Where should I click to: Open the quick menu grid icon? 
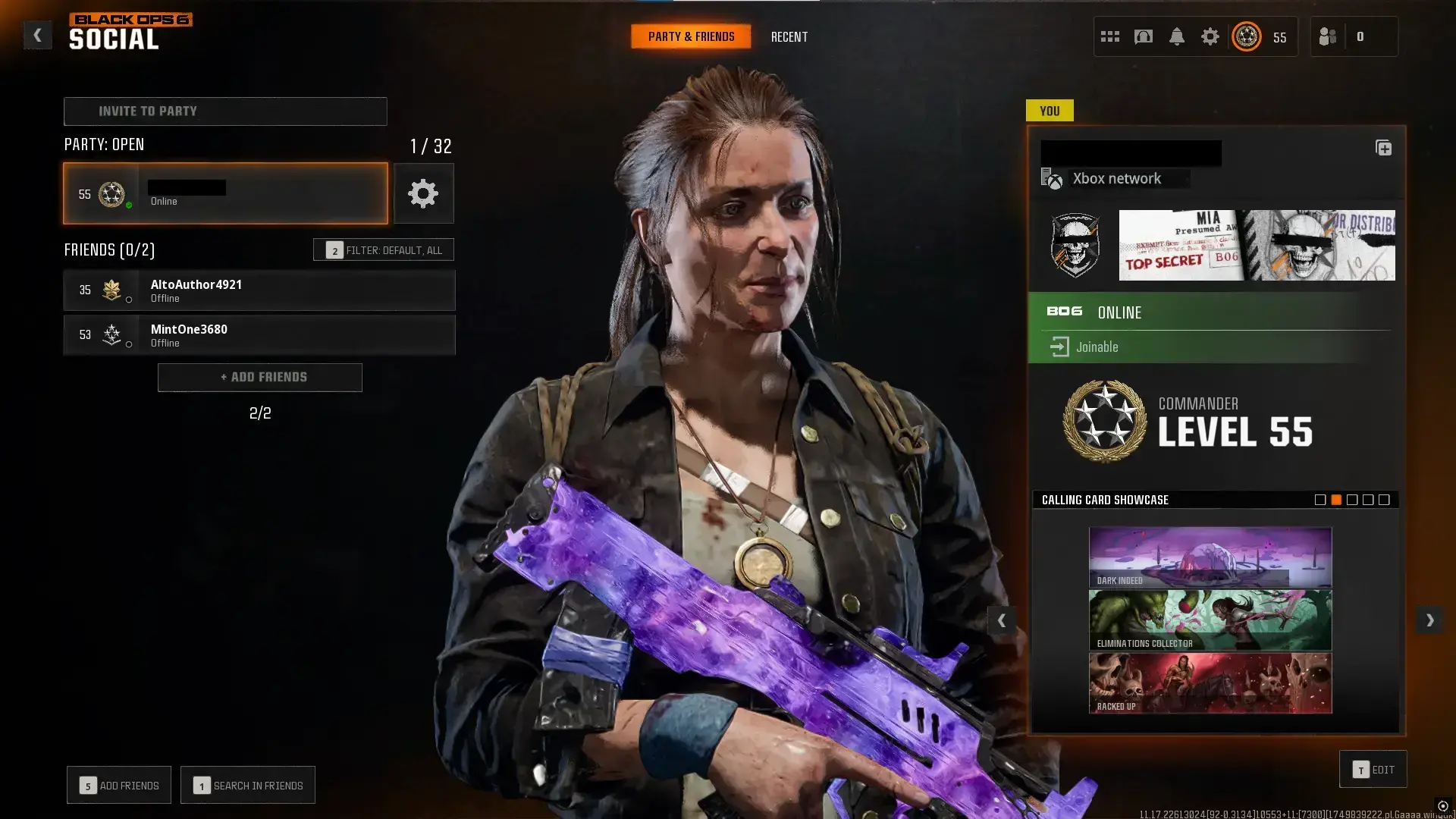coord(1109,36)
